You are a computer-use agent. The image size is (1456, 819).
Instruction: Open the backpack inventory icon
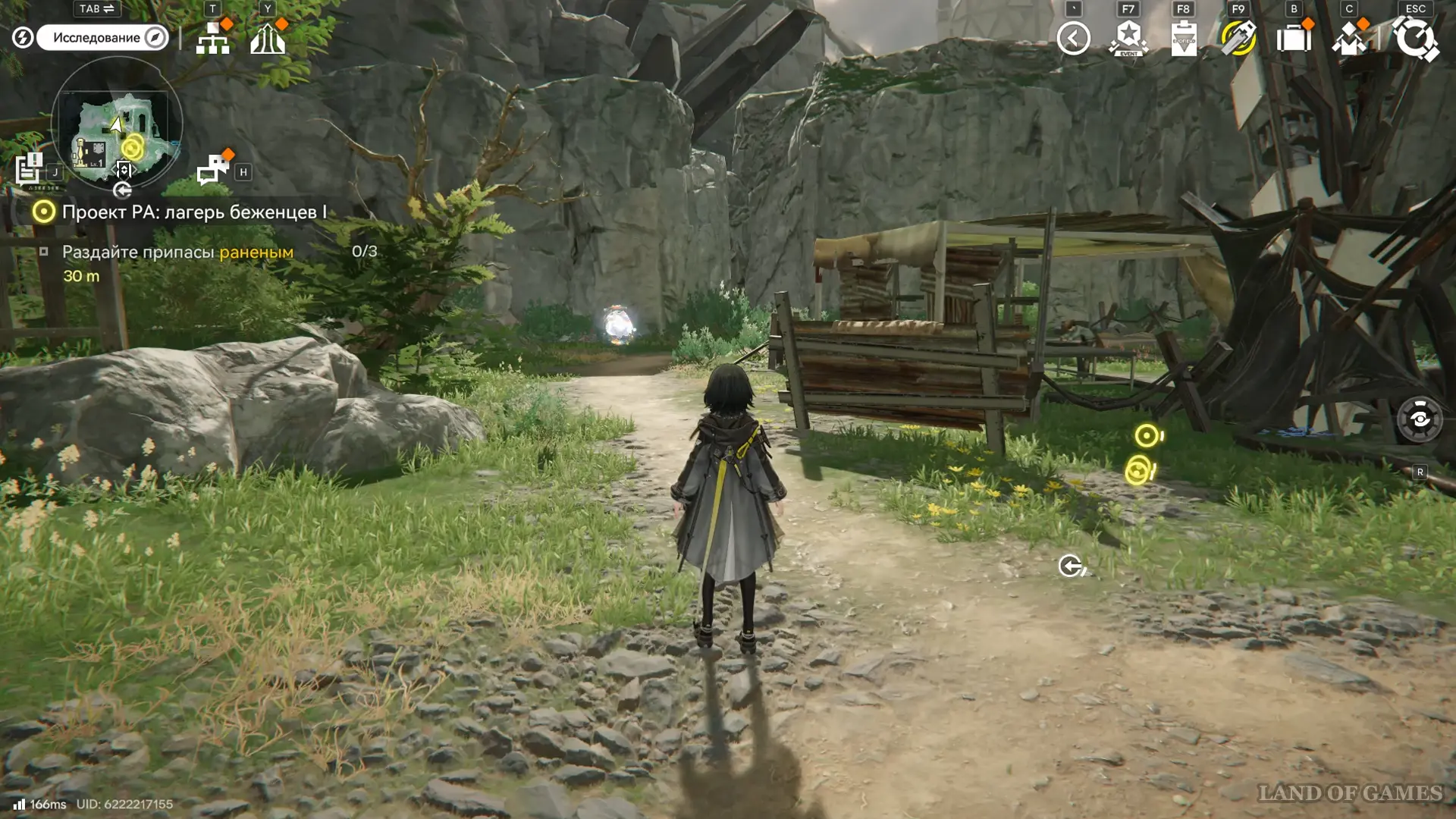coord(1294,39)
